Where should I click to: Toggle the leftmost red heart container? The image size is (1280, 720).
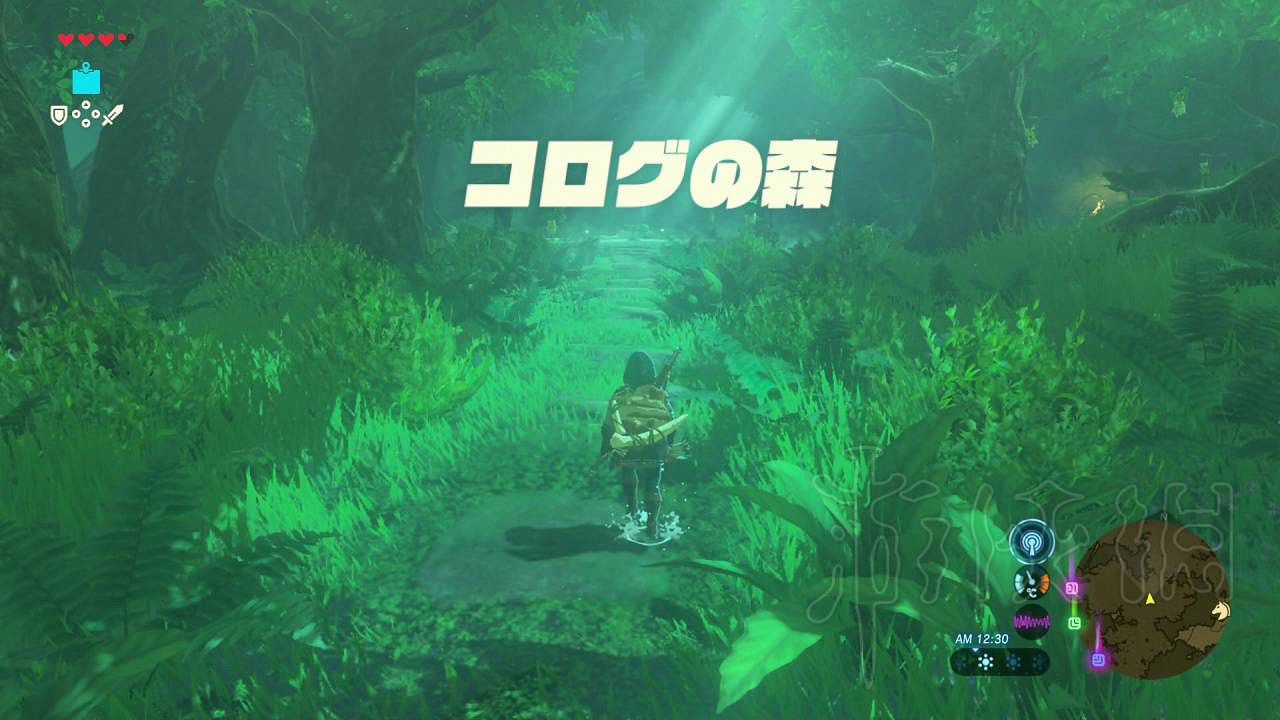65,39
